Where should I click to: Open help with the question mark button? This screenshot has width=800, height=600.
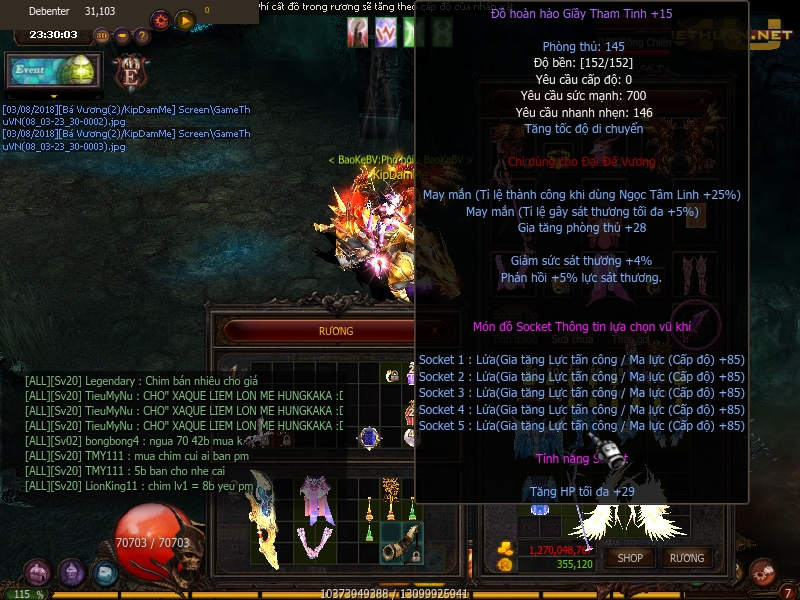pyautogui.click(x=142, y=36)
